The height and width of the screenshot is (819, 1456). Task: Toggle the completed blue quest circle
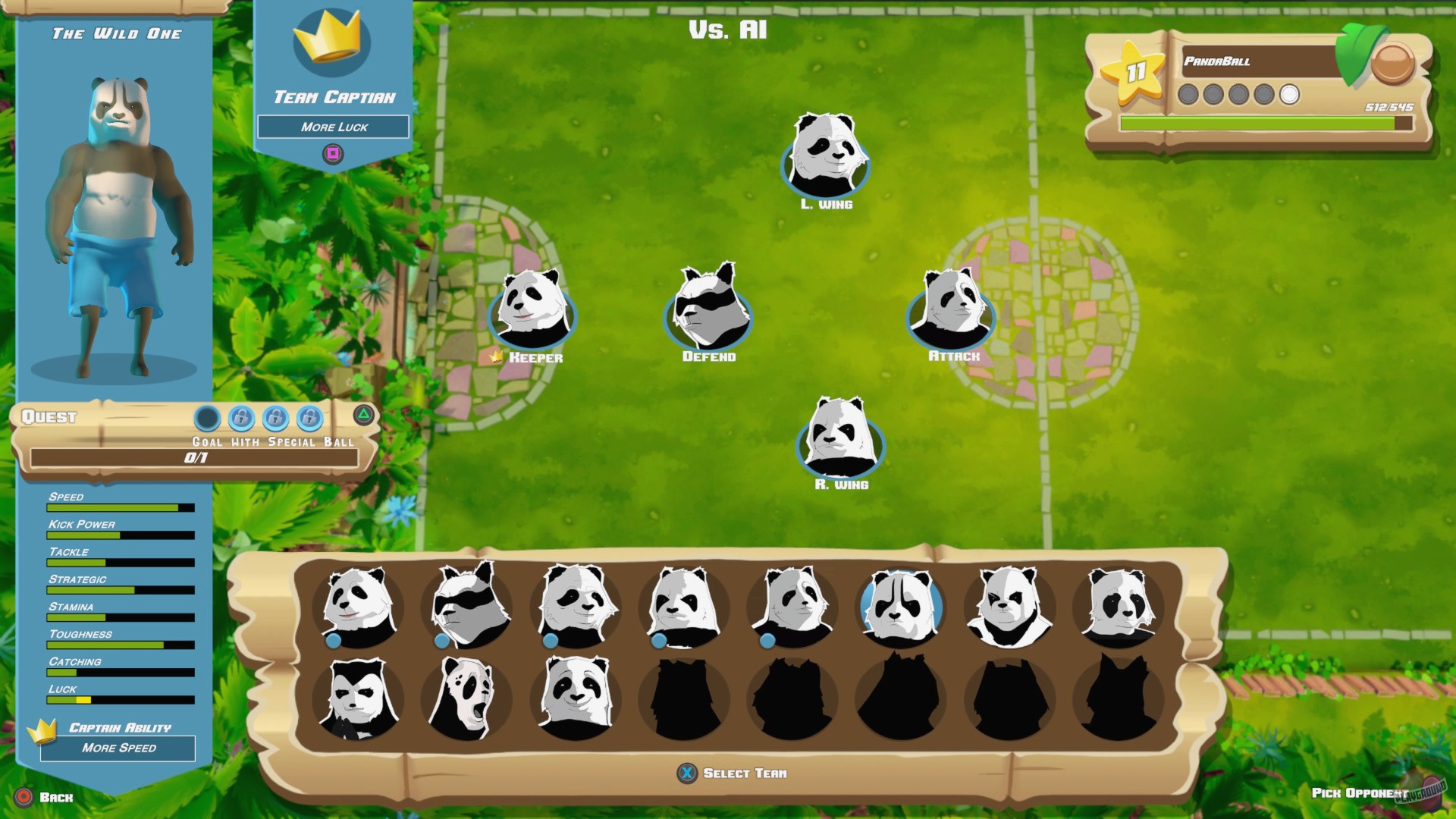207,419
